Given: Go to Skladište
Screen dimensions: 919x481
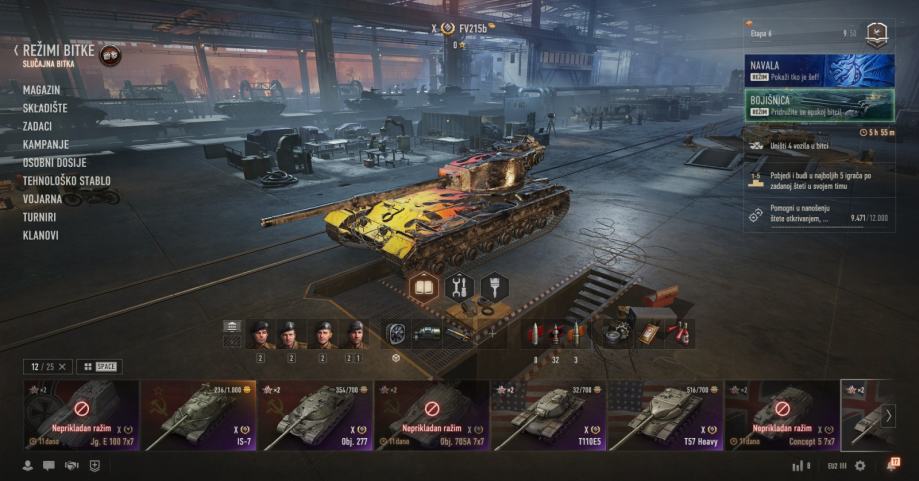Looking at the screenshot, I should 45,108.
